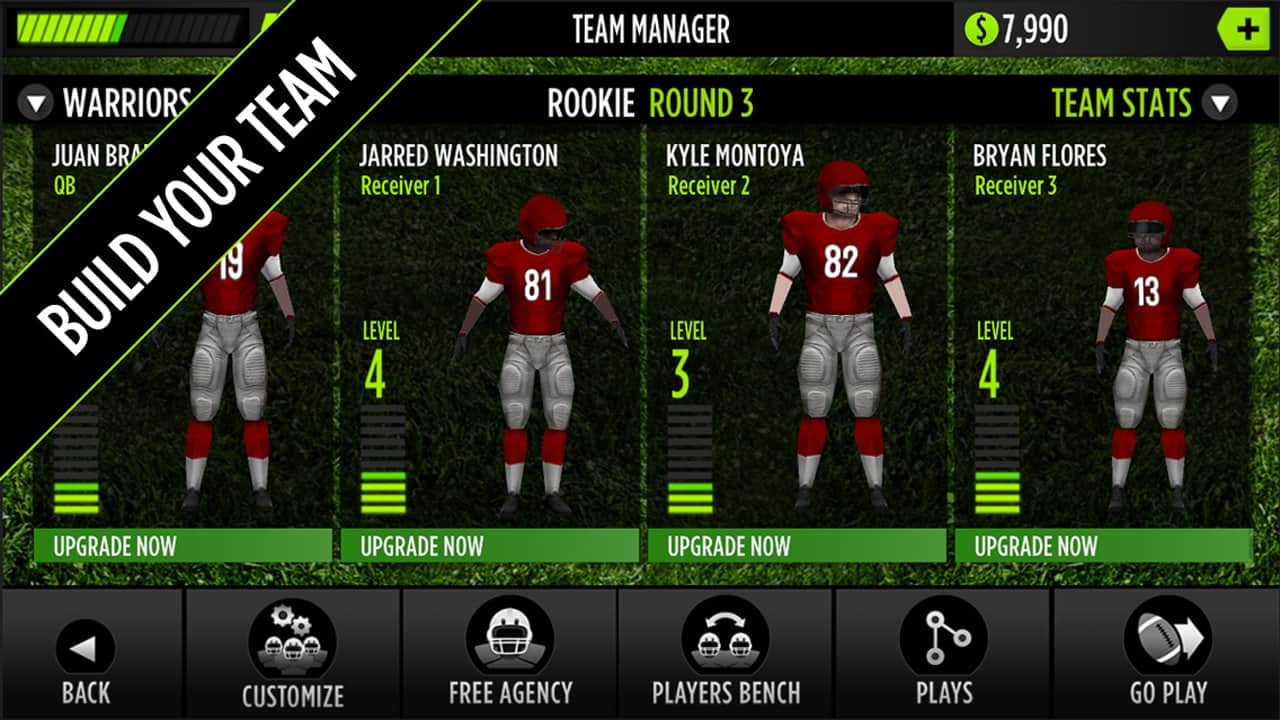Add more cash with the green plus

(1247, 30)
